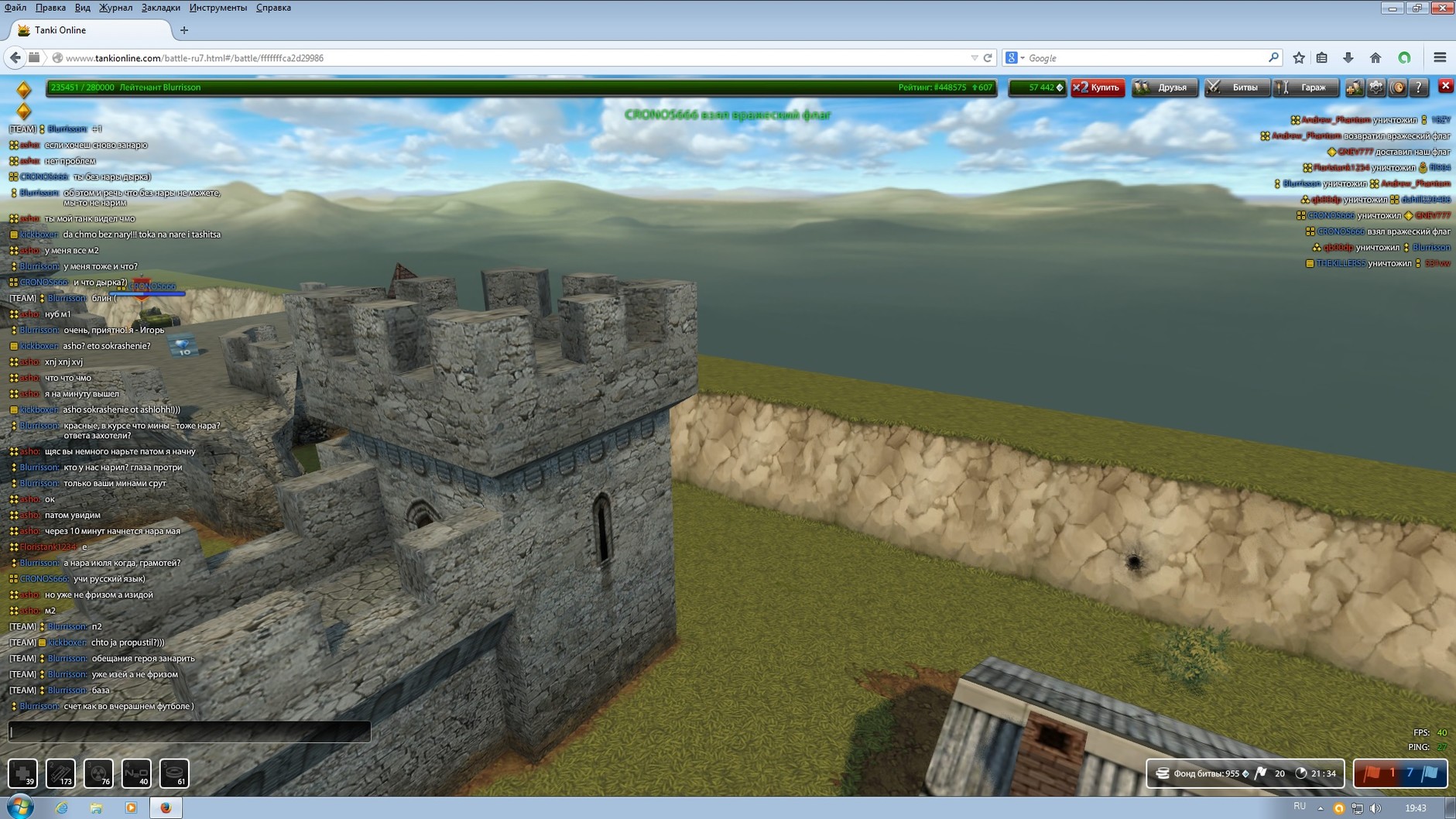The image size is (1456, 819).
Task: Click the chat message input field
Action: [x=190, y=731]
